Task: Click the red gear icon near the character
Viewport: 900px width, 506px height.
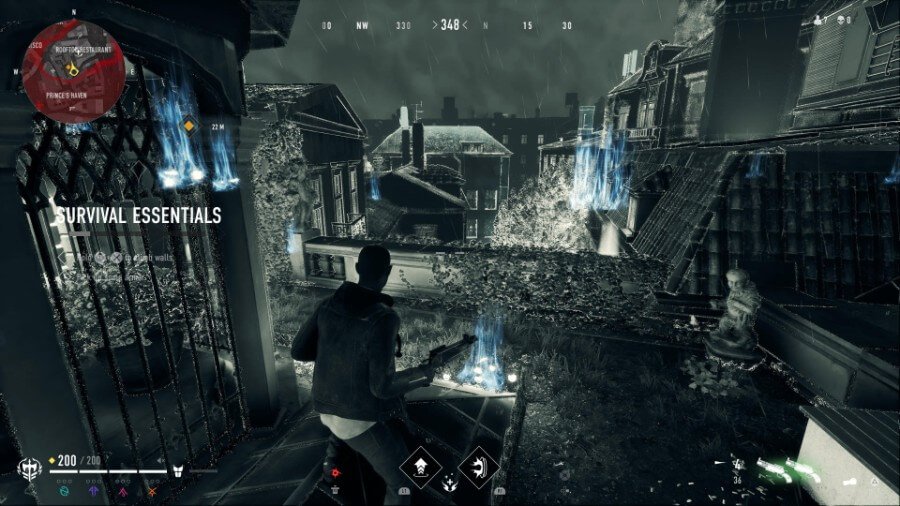Action: 334,472
